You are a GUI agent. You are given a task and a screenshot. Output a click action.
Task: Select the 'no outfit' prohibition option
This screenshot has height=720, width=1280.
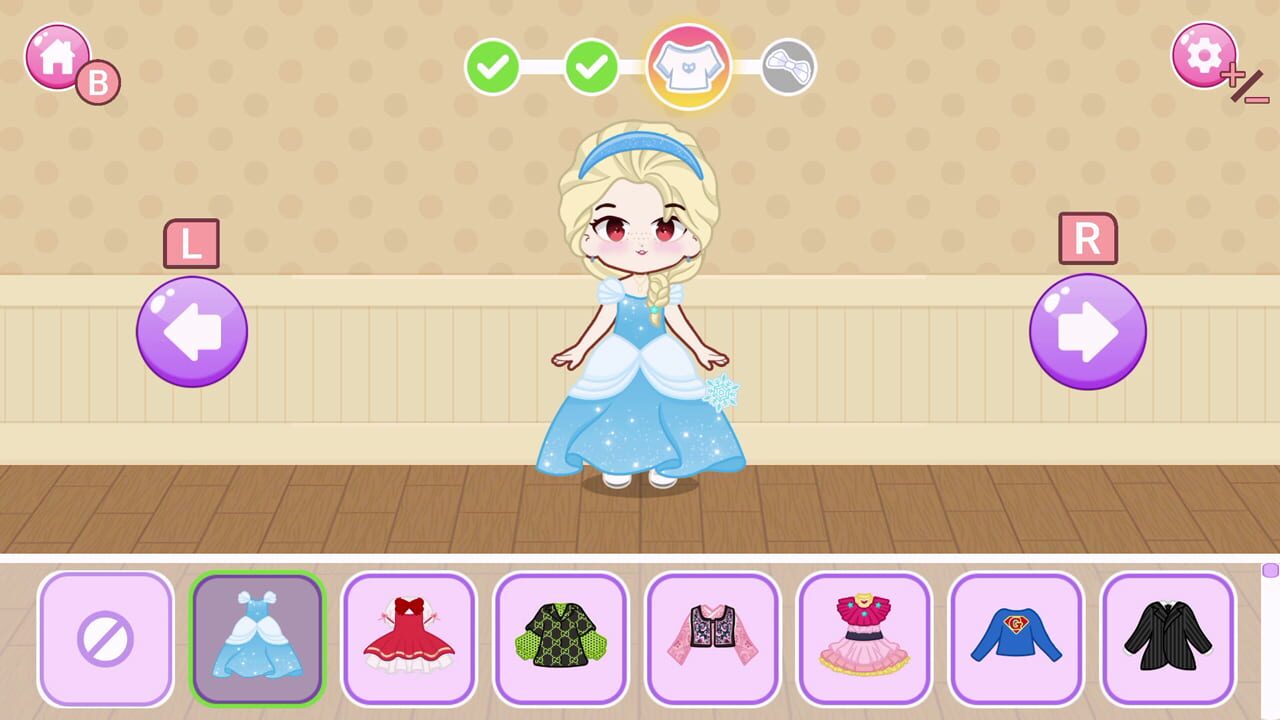pos(105,640)
